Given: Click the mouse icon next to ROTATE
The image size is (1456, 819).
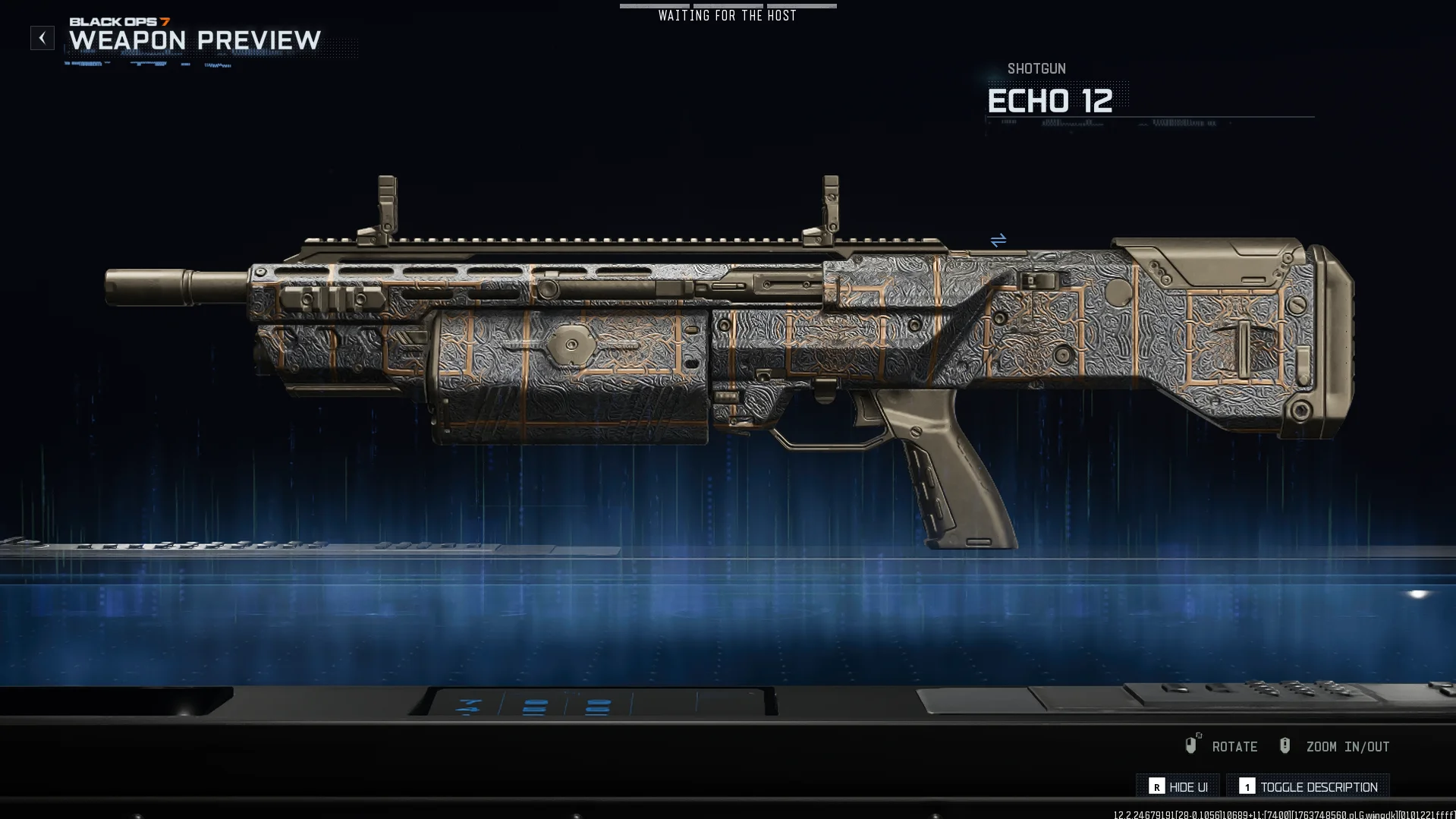Looking at the screenshot, I should click(1191, 746).
